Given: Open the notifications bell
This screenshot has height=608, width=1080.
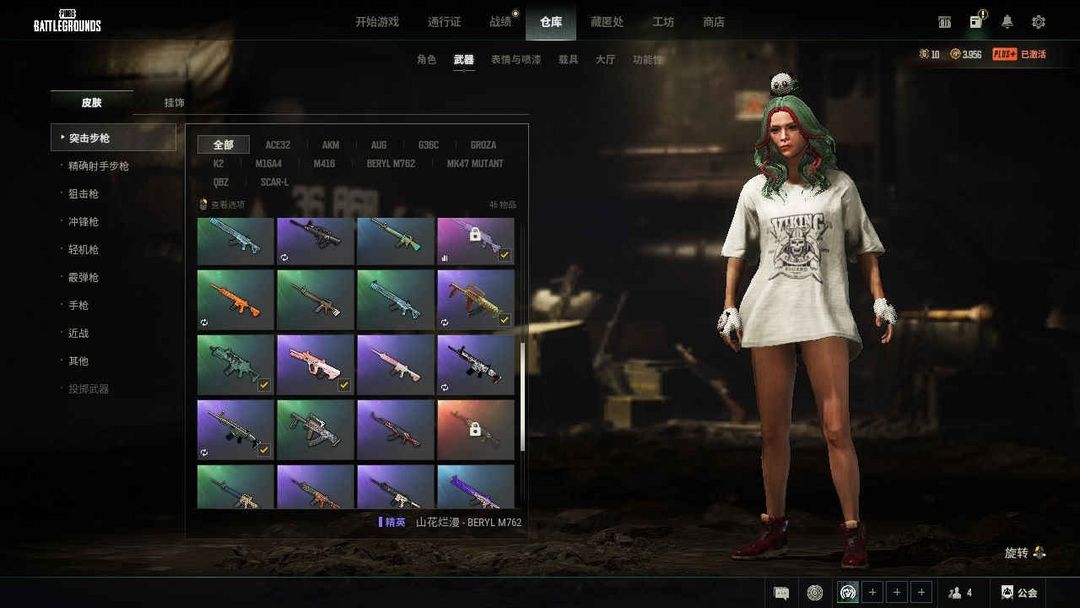Looking at the screenshot, I should point(1007,22).
